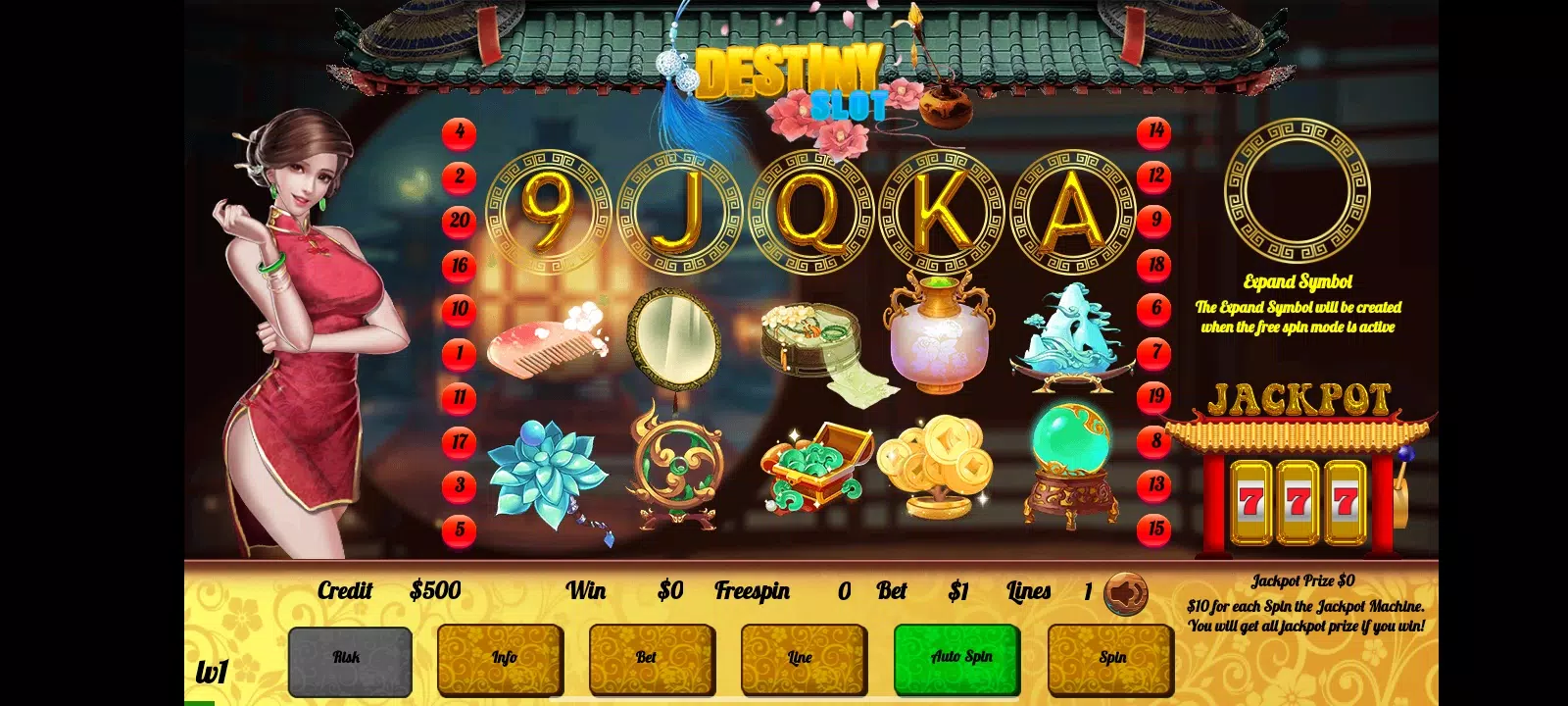Choose payline marker number 20
This screenshot has width=1568, height=706.
tap(460, 221)
